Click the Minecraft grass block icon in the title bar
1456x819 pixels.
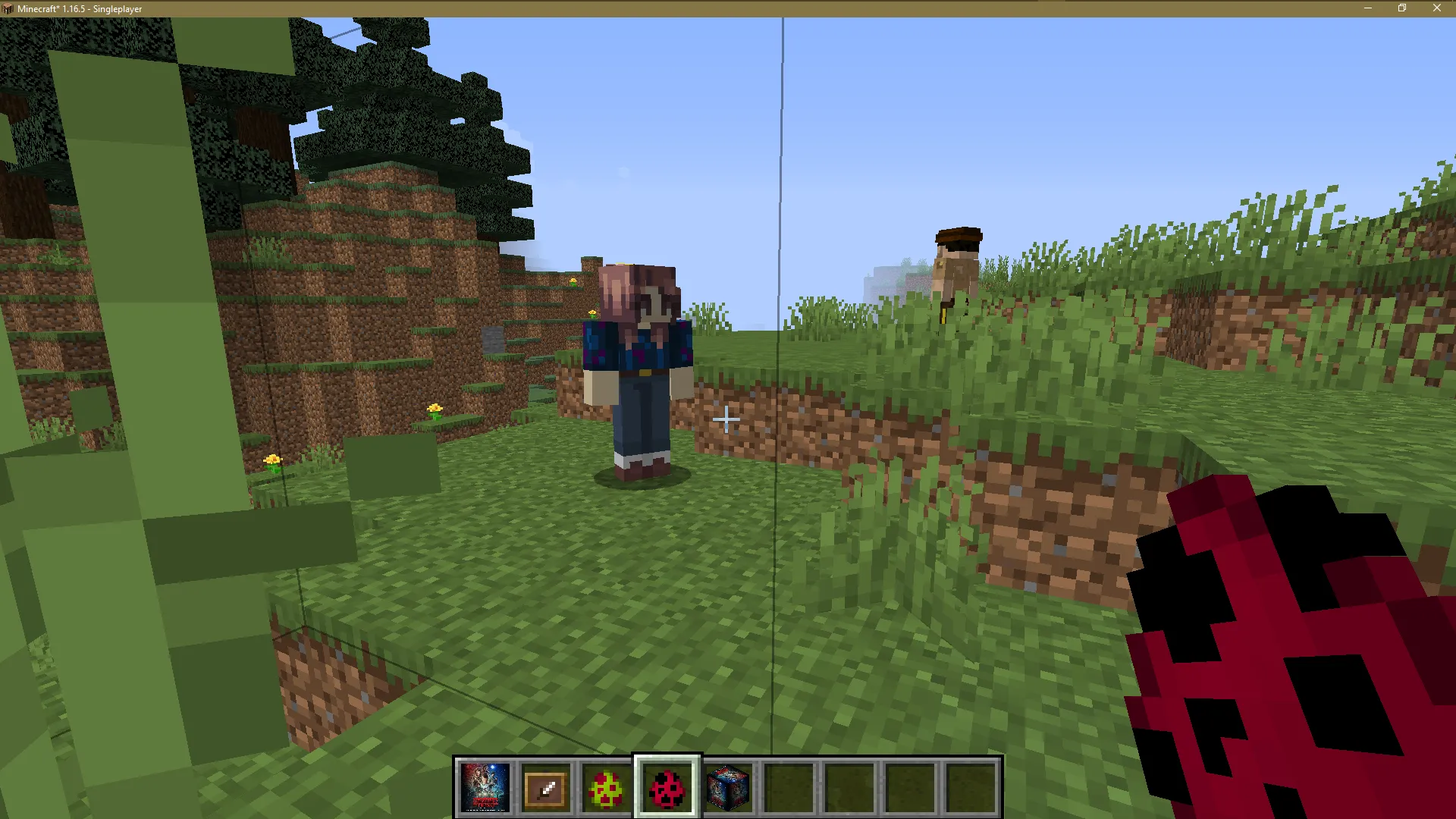pos(8,8)
